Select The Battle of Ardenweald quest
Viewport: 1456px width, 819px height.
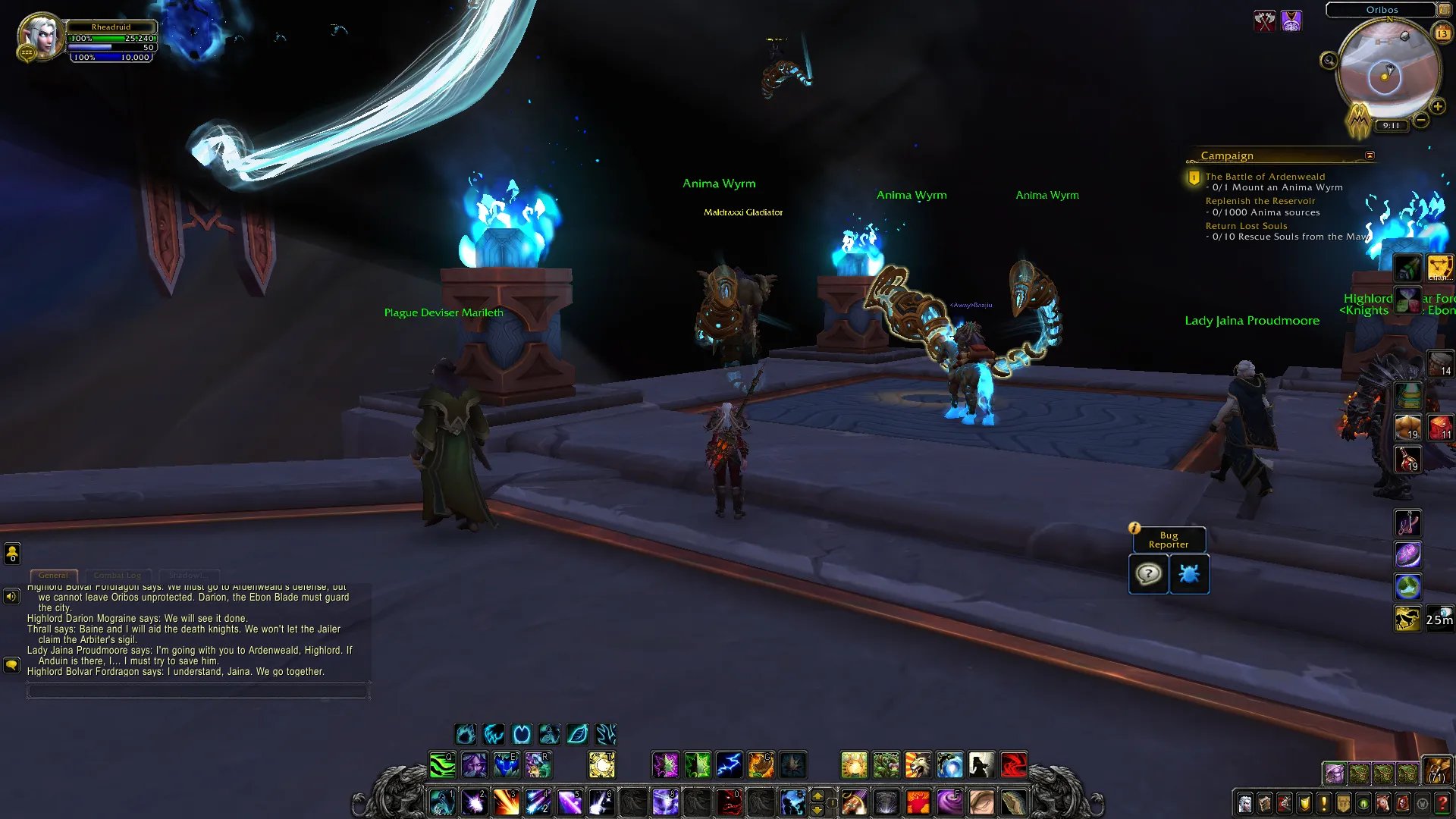[x=1265, y=177]
